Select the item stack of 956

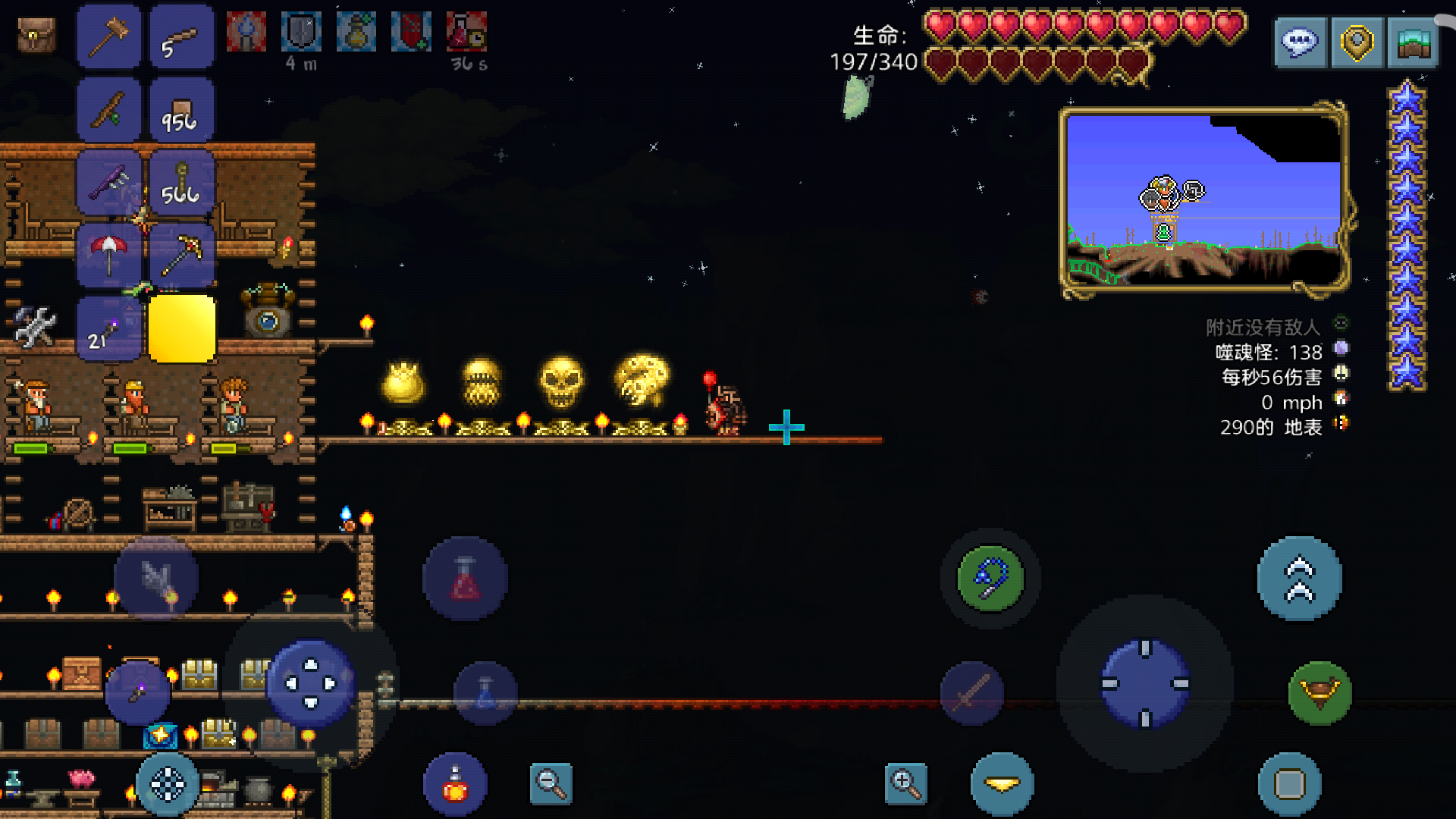point(182,110)
